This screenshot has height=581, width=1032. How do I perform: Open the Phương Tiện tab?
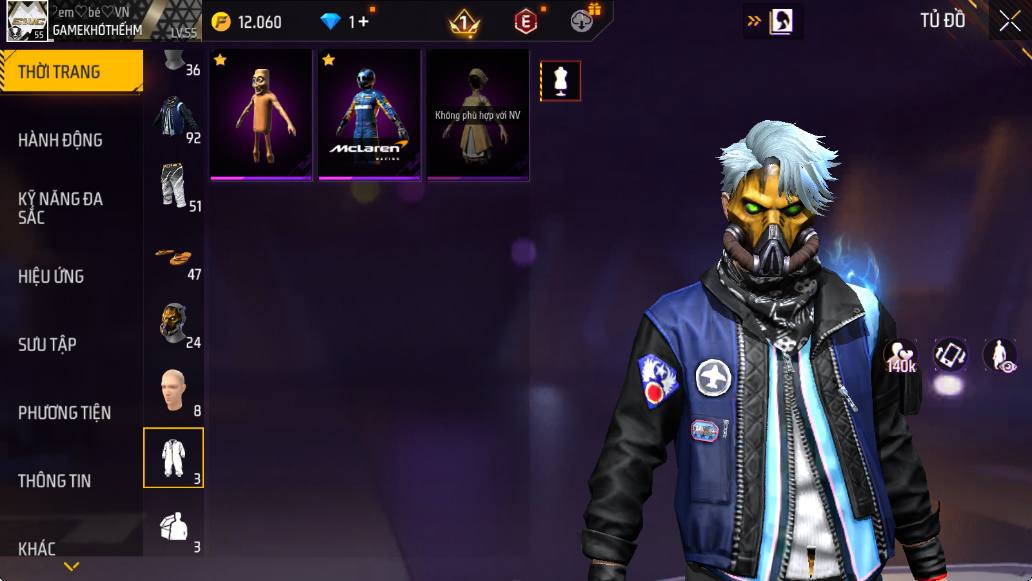[x=65, y=412]
